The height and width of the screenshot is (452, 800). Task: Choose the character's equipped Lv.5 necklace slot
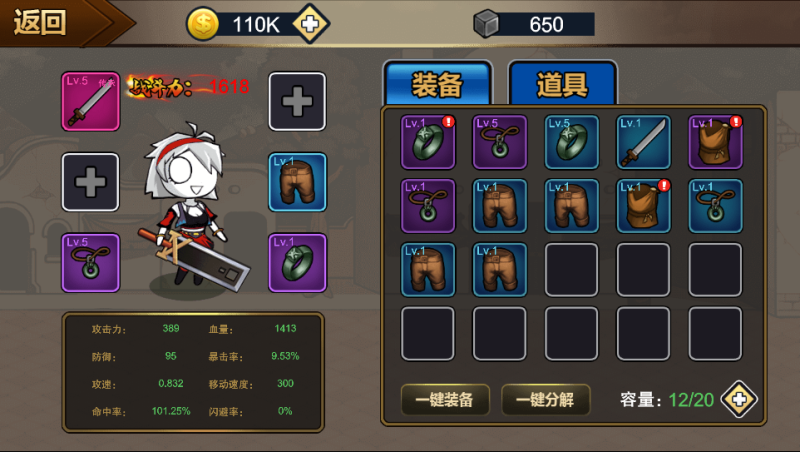90,262
